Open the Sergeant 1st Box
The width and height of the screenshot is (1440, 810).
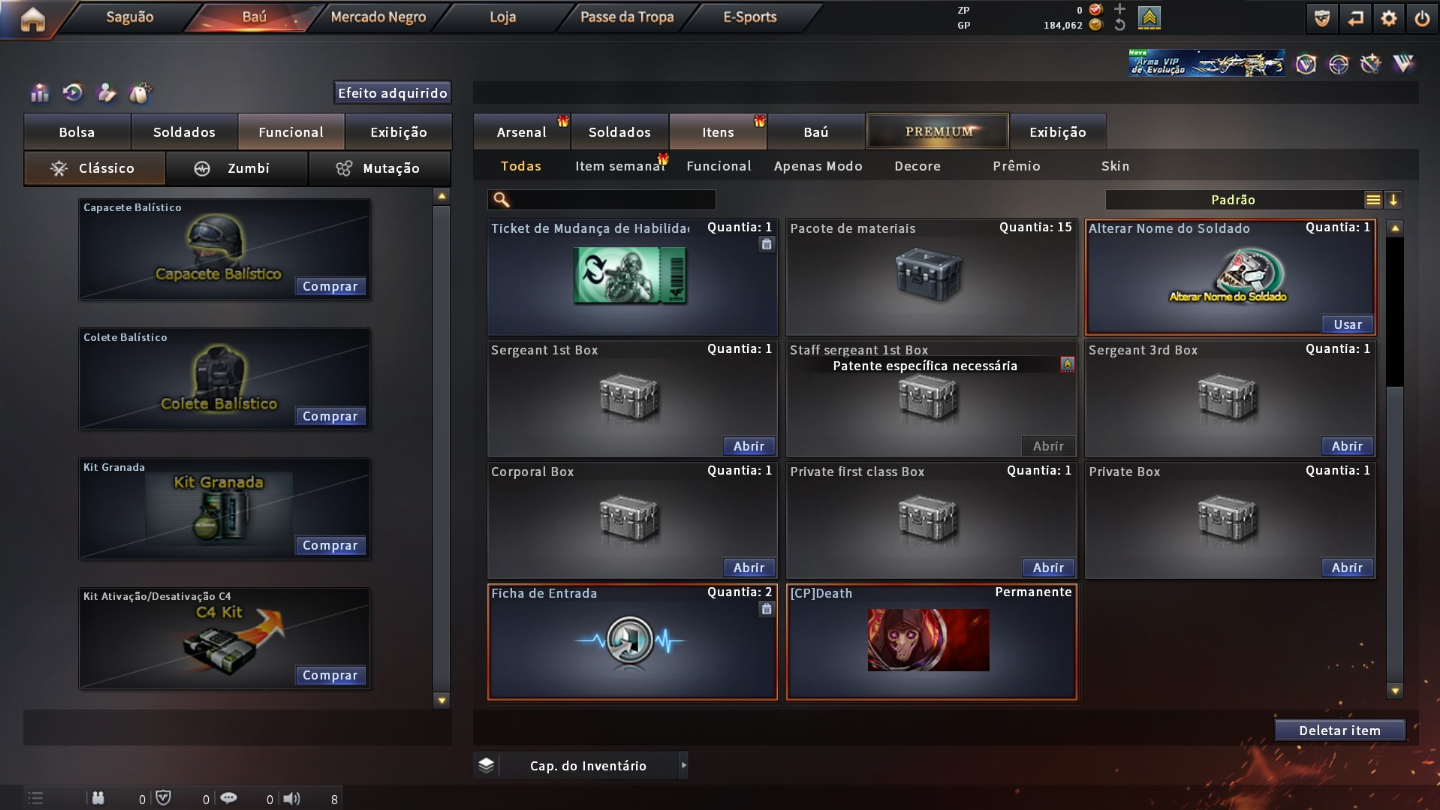coord(748,447)
